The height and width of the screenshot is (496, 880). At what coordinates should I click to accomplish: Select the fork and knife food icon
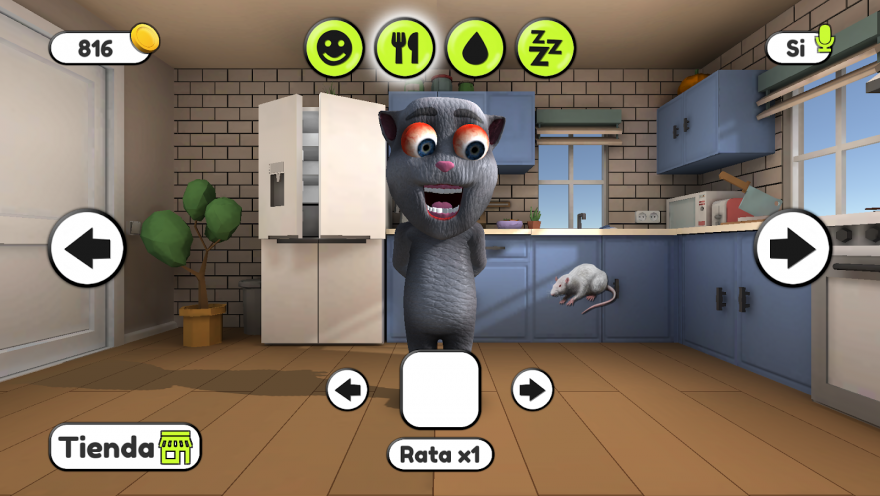pos(405,48)
